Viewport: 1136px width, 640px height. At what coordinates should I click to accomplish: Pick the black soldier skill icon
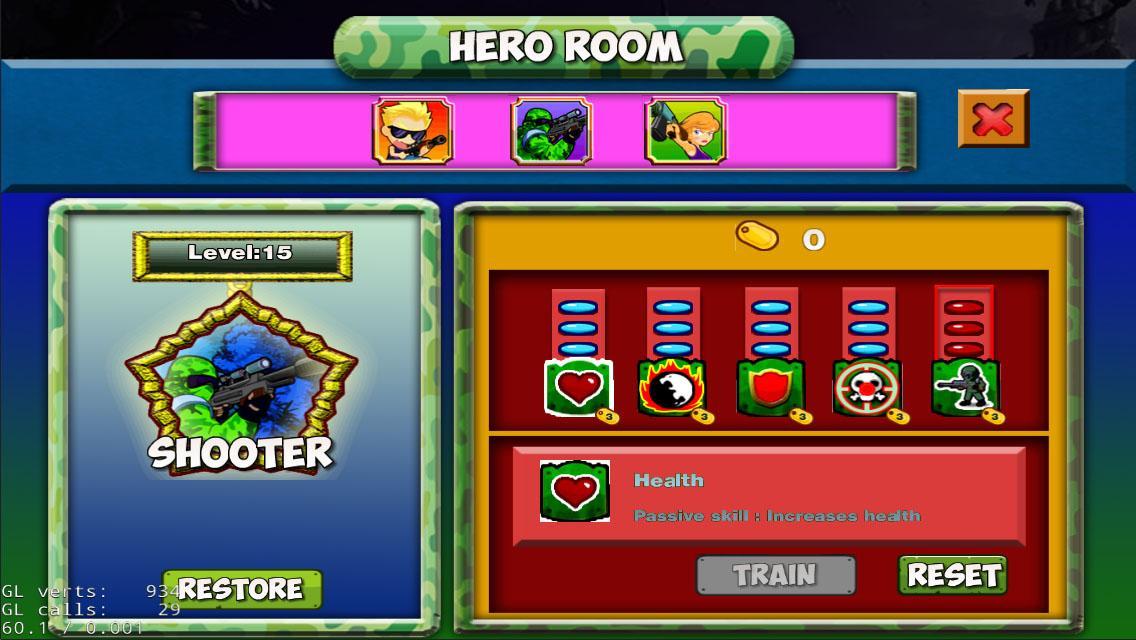pos(964,388)
